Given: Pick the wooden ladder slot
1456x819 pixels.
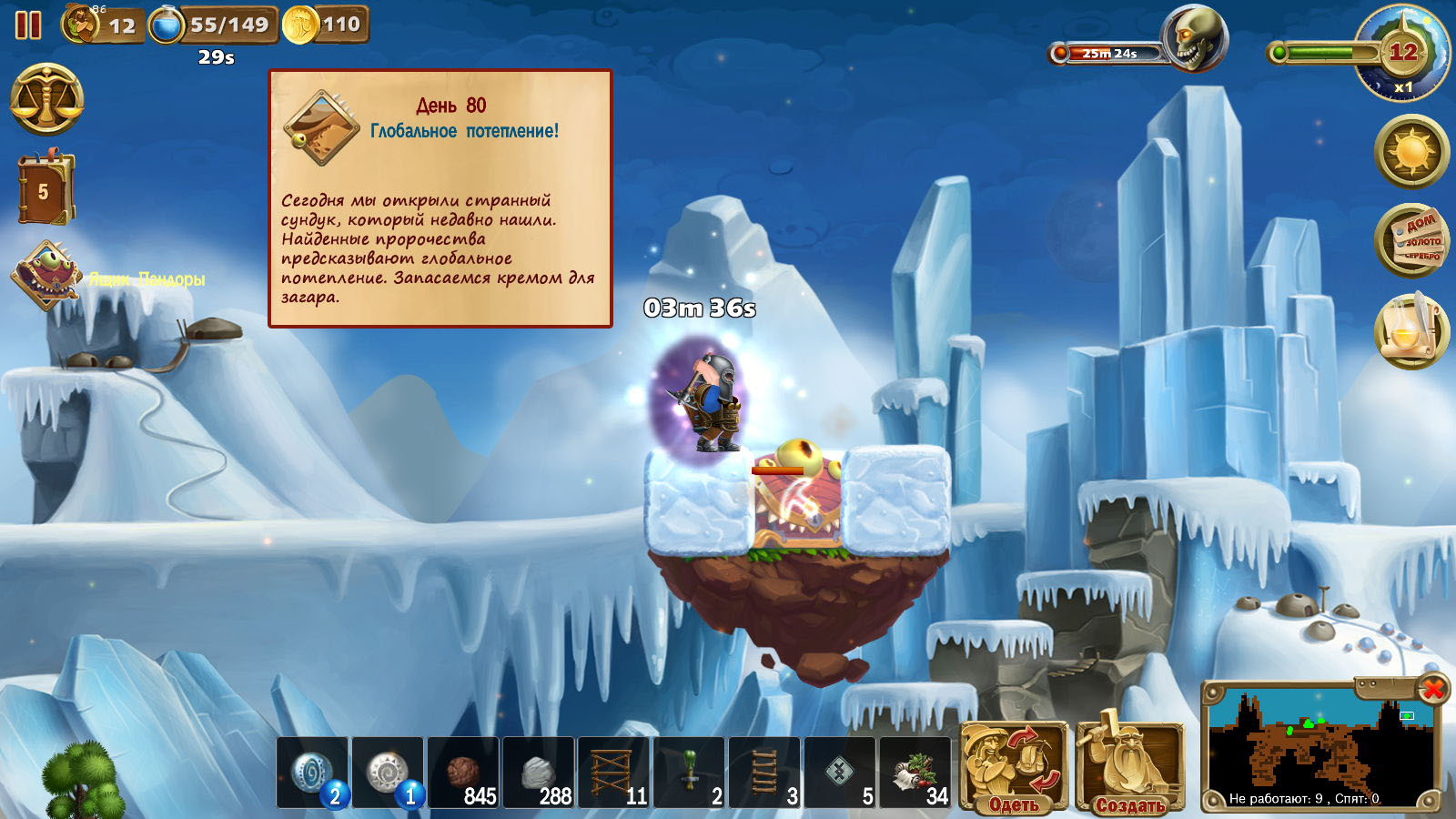Looking at the screenshot, I should [x=765, y=773].
